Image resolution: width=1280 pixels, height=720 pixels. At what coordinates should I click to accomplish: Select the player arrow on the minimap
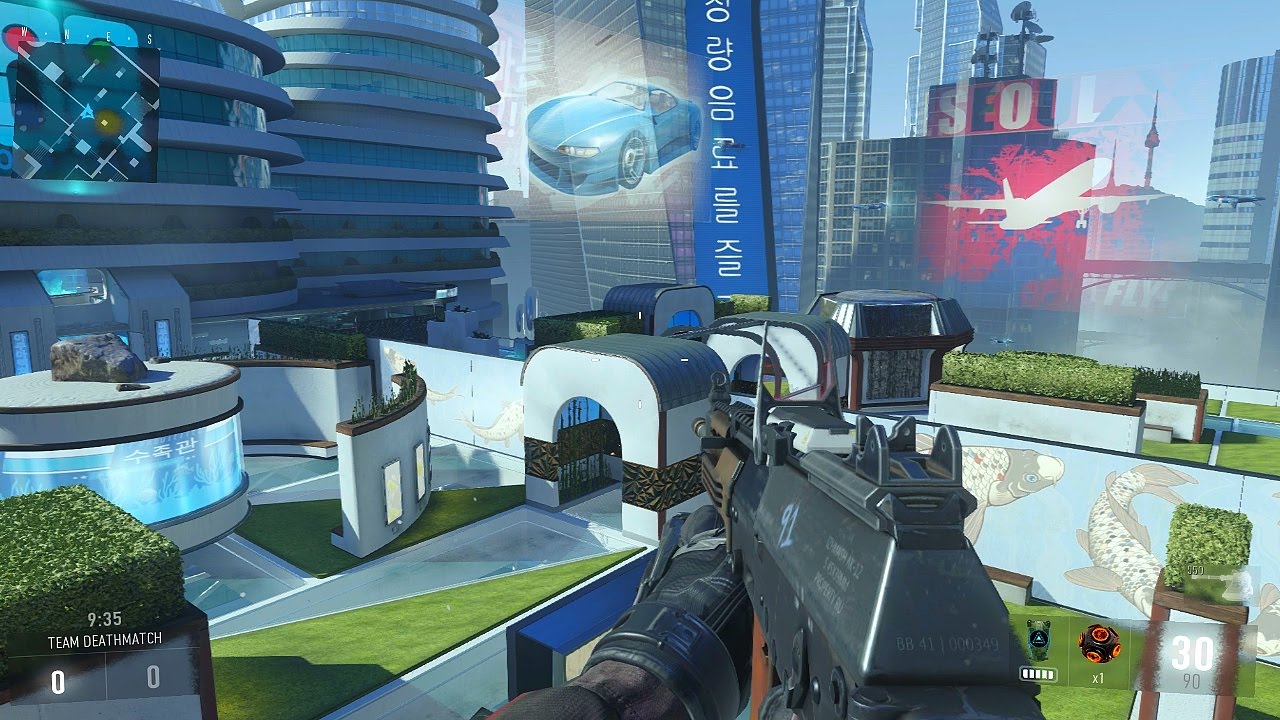(88, 111)
